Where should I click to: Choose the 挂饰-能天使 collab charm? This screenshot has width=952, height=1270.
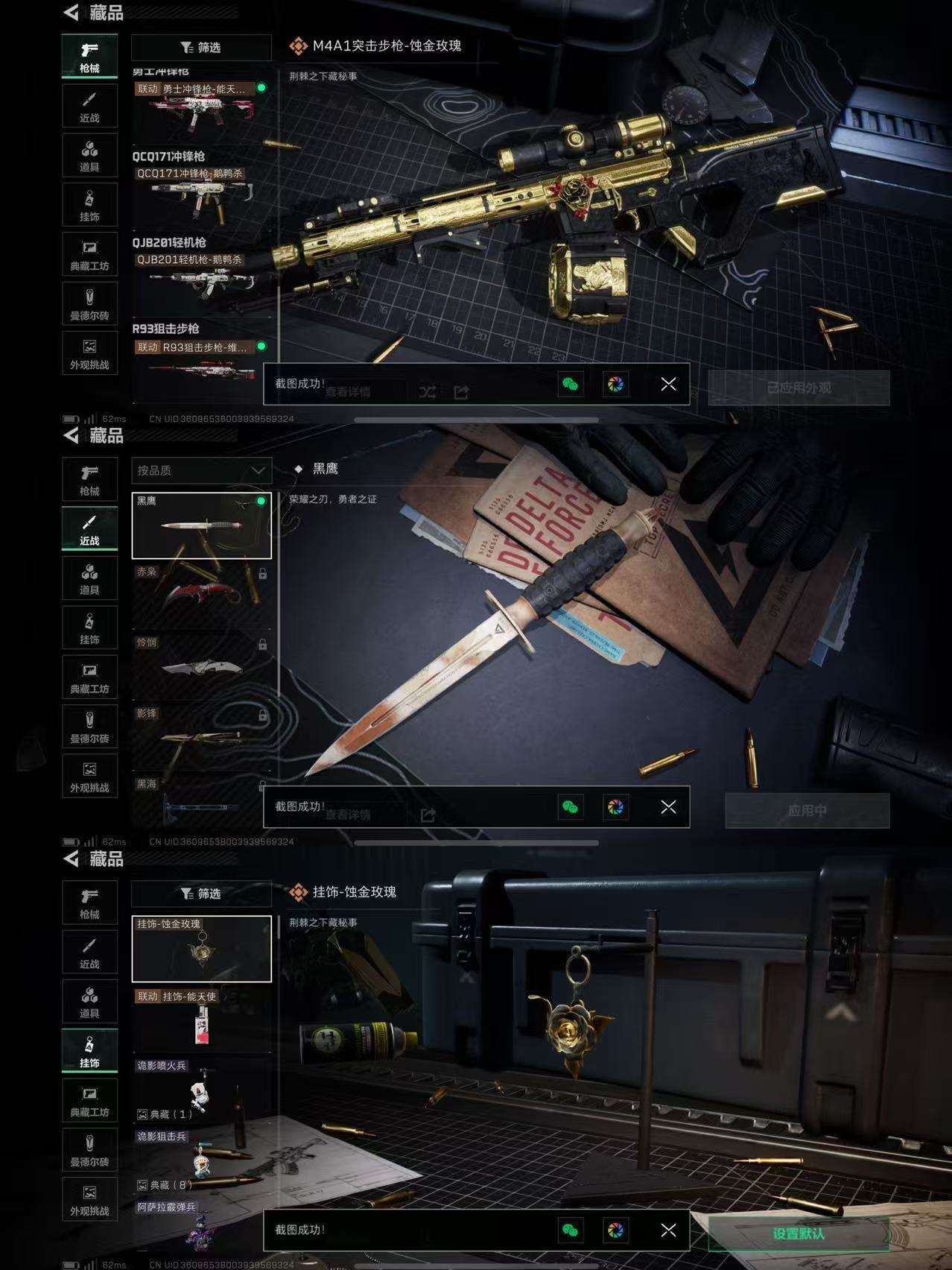coord(201,1020)
